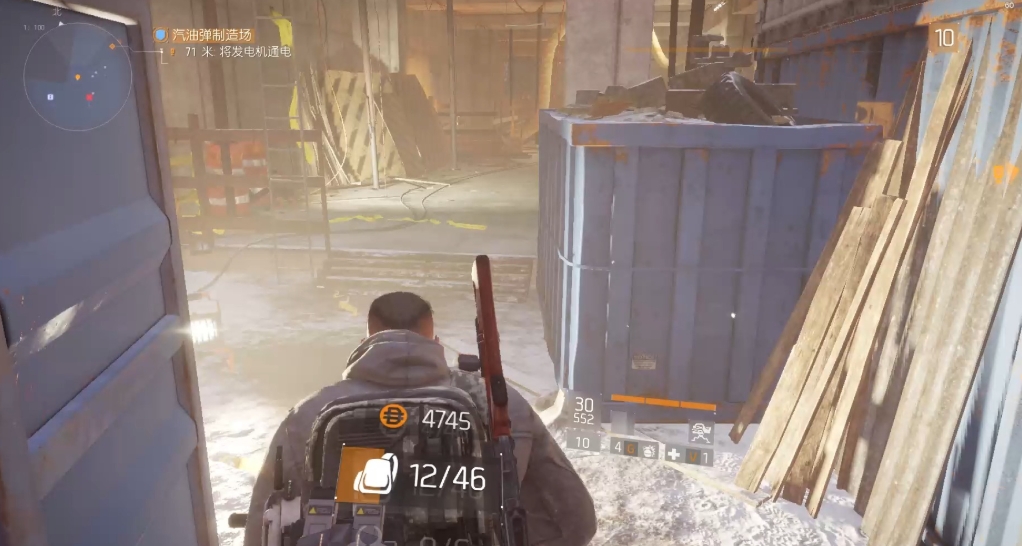Click the red marker on the minimap
Image resolution: width=1022 pixels, height=546 pixels.
[x=89, y=97]
